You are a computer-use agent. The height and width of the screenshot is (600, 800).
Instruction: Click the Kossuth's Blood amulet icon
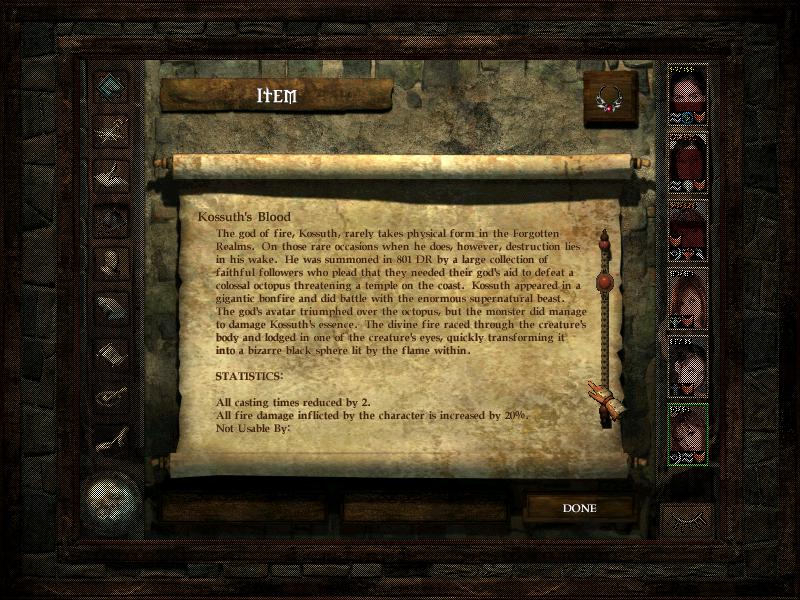(609, 97)
